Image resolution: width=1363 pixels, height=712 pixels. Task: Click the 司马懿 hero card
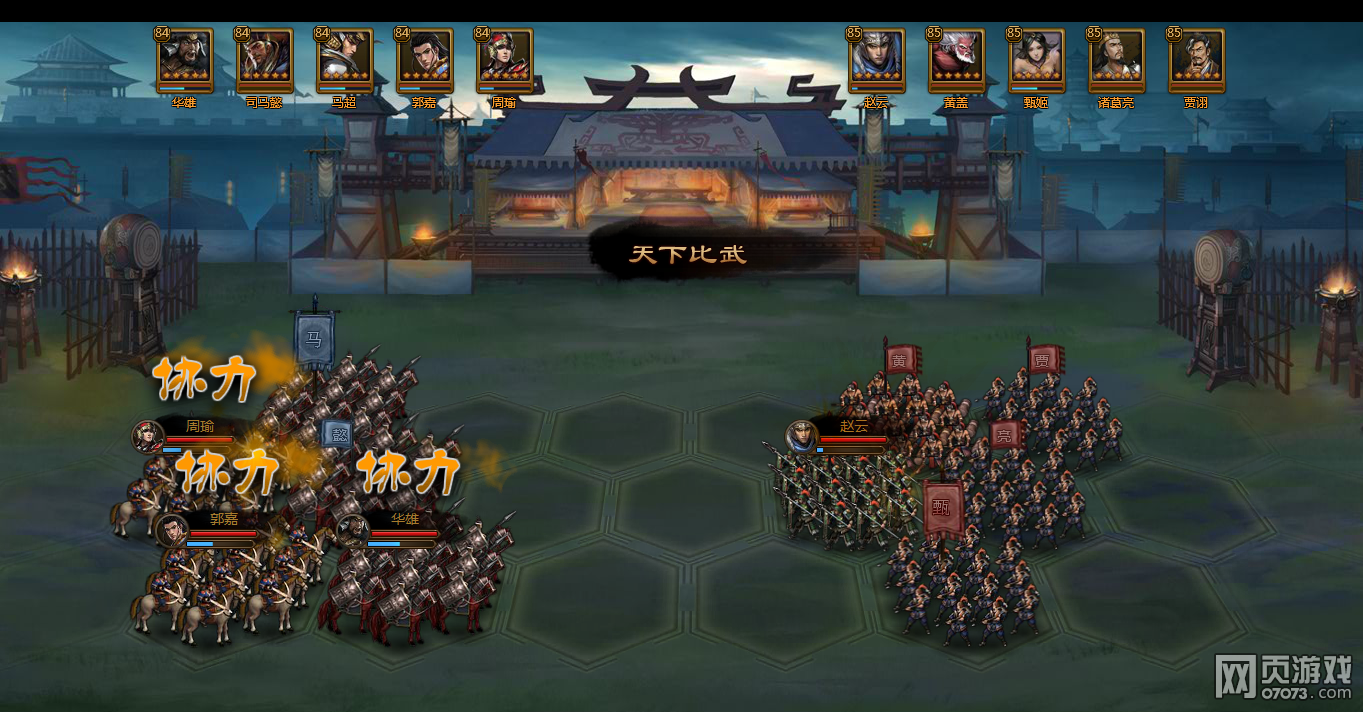[265, 59]
